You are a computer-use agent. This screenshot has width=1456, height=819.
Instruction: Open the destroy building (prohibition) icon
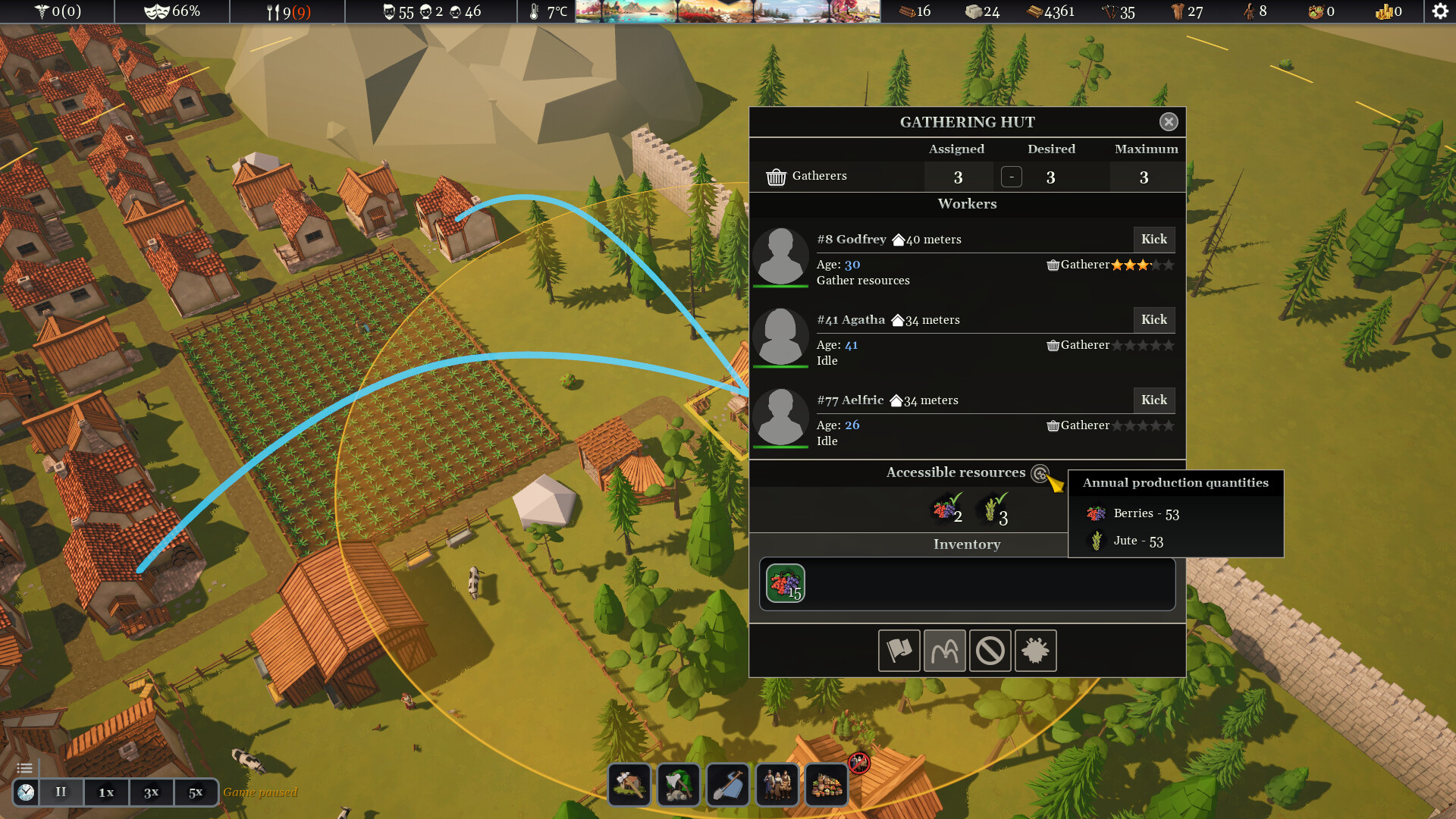[990, 651]
